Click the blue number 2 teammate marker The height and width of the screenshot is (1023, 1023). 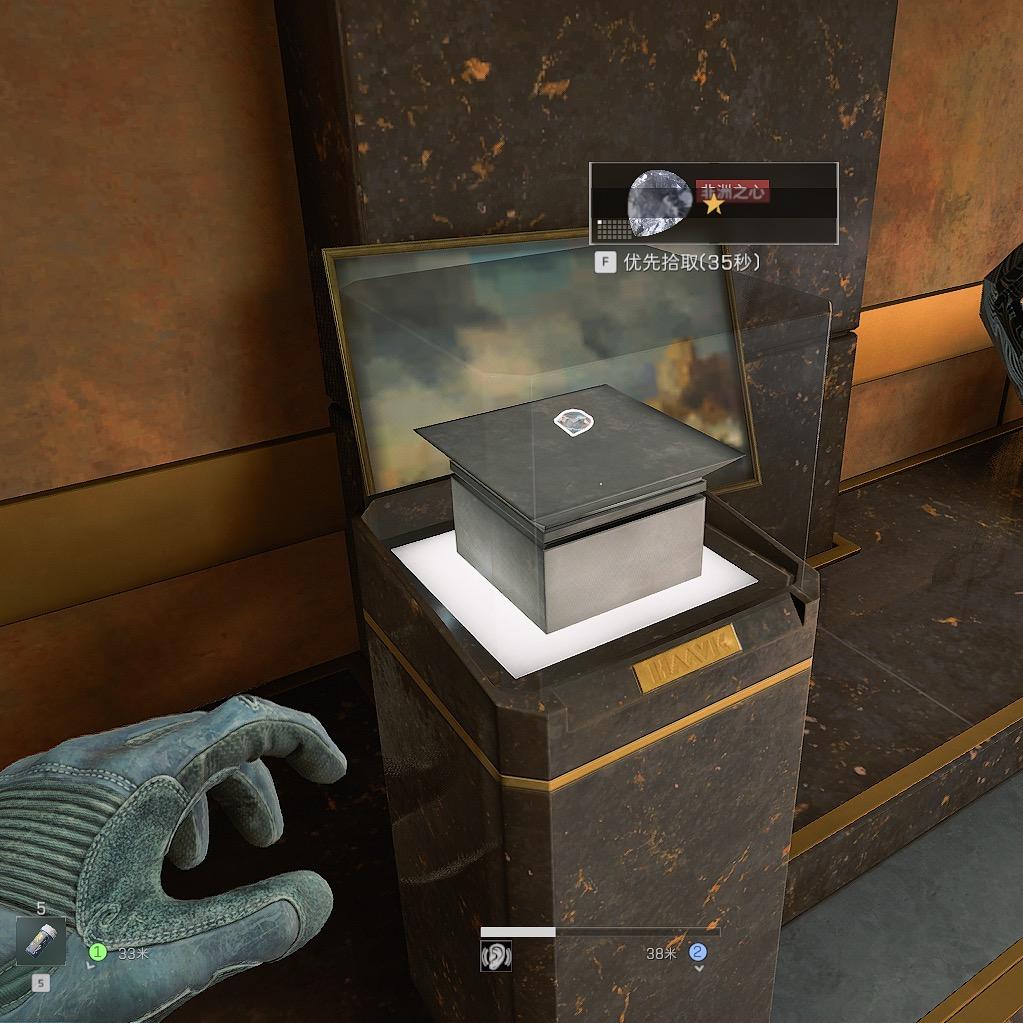coord(698,952)
